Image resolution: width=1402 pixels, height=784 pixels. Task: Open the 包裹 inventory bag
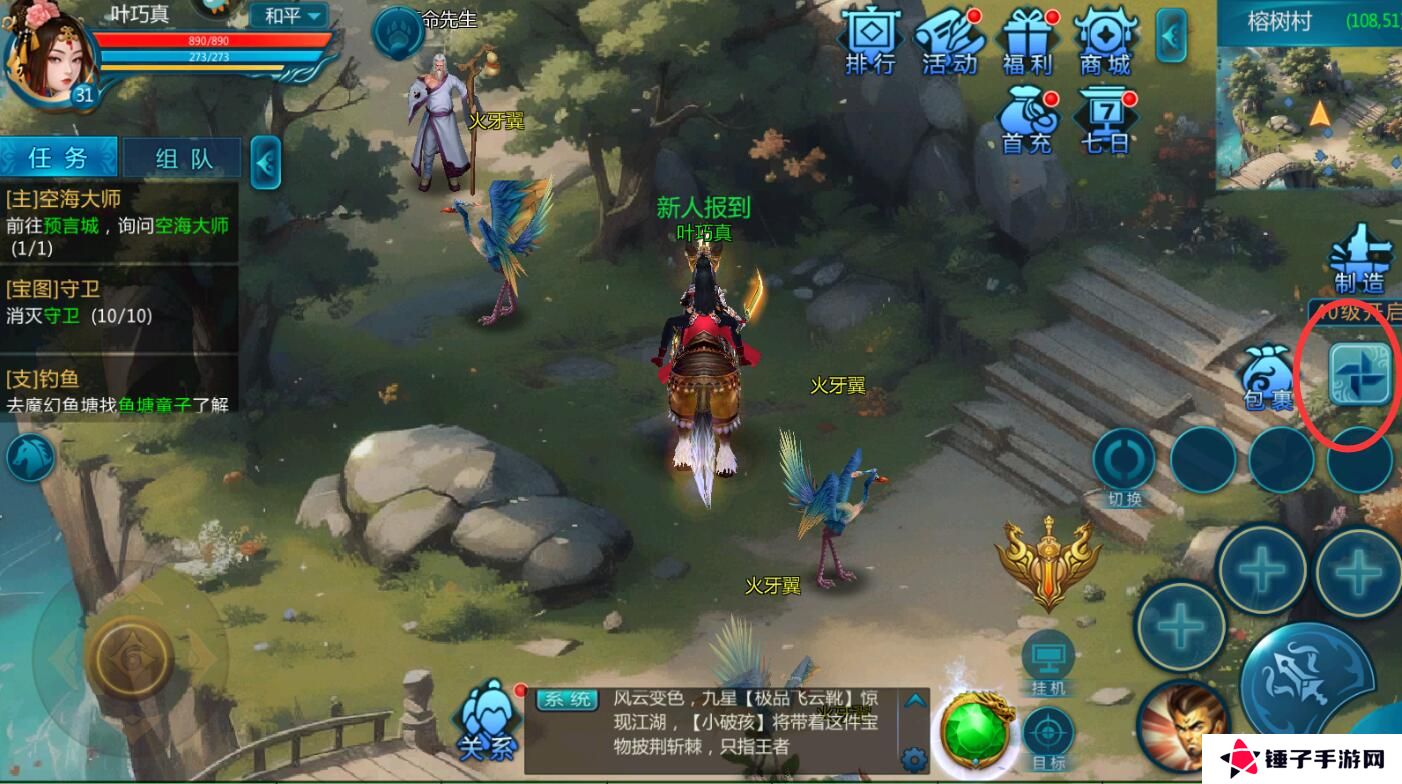coord(1267,375)
